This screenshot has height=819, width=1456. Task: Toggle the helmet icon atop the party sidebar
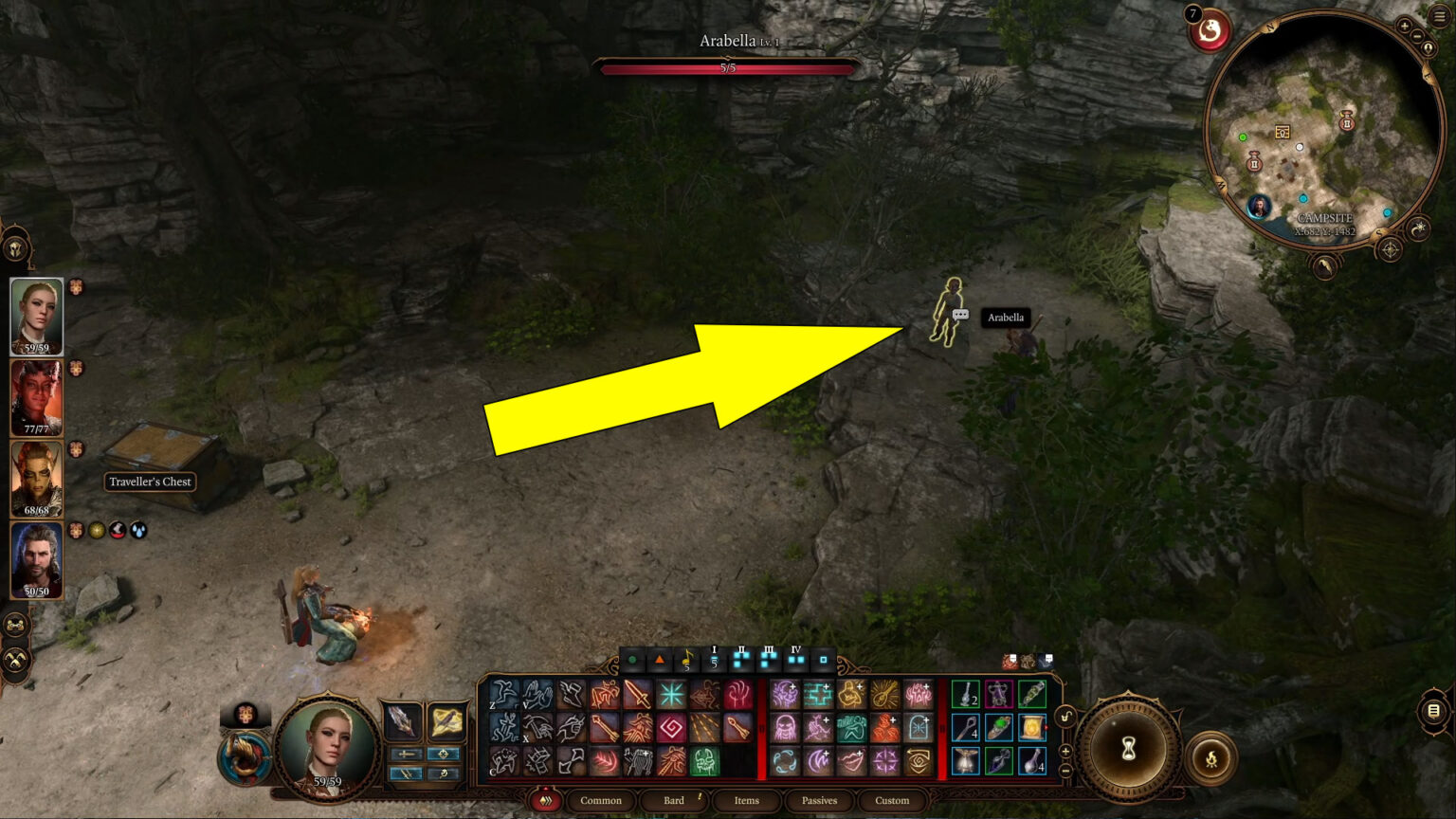point(16,248)
